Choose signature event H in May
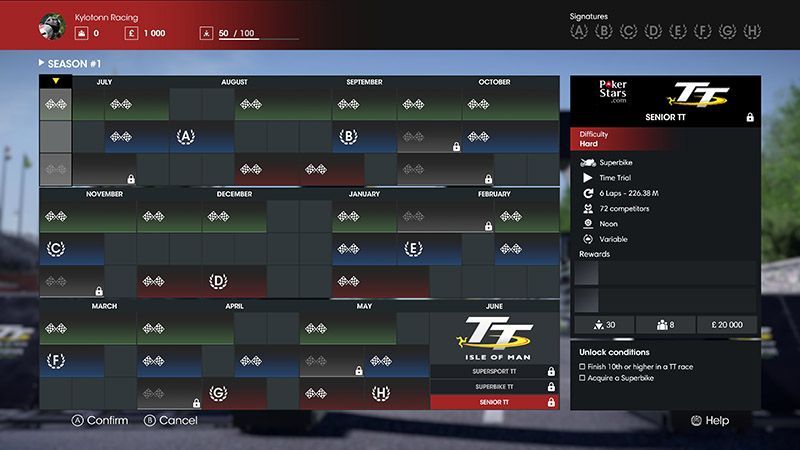 [x=381, y=393]
